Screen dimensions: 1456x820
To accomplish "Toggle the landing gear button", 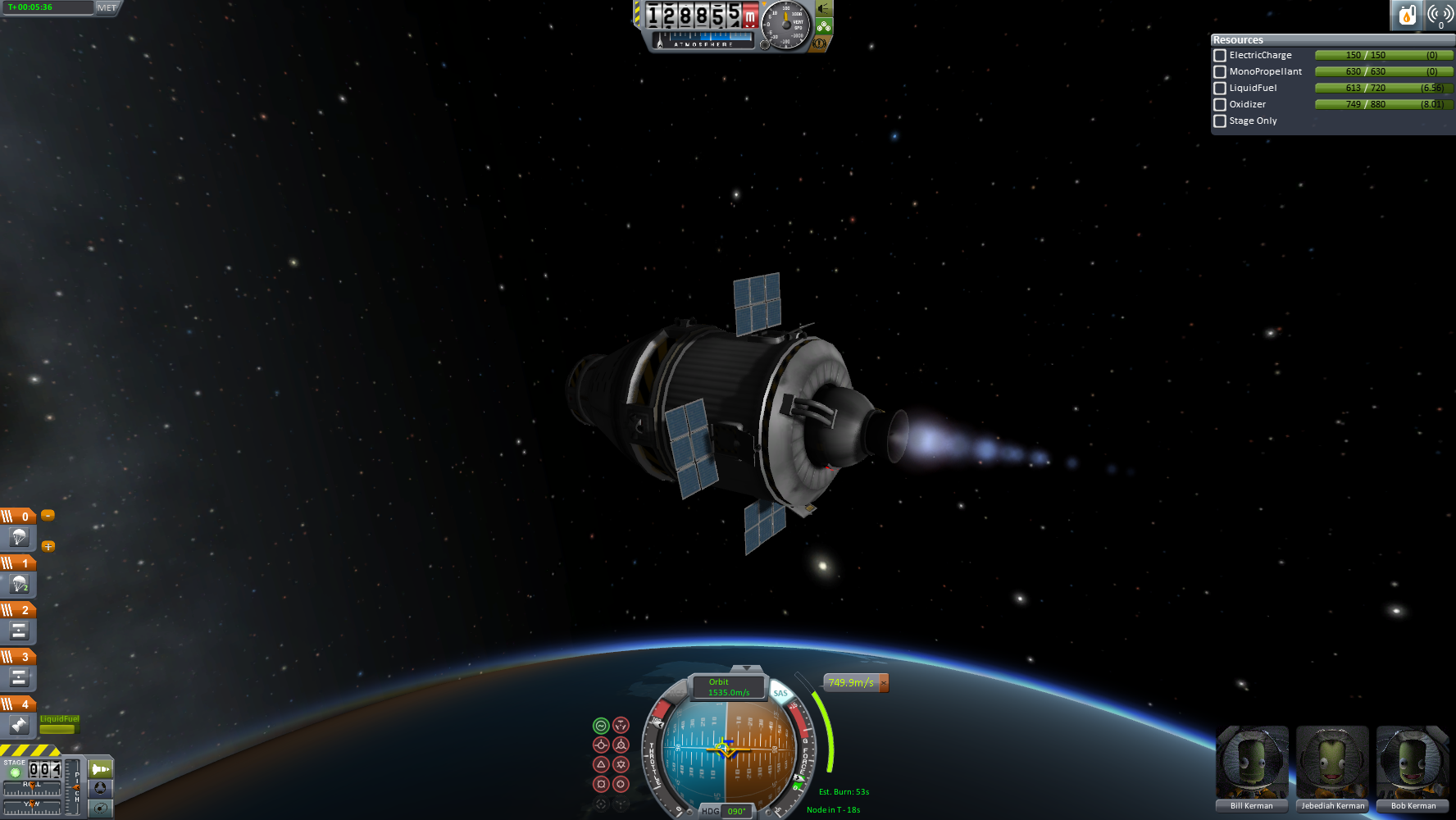I will click(x=100, y=788).
